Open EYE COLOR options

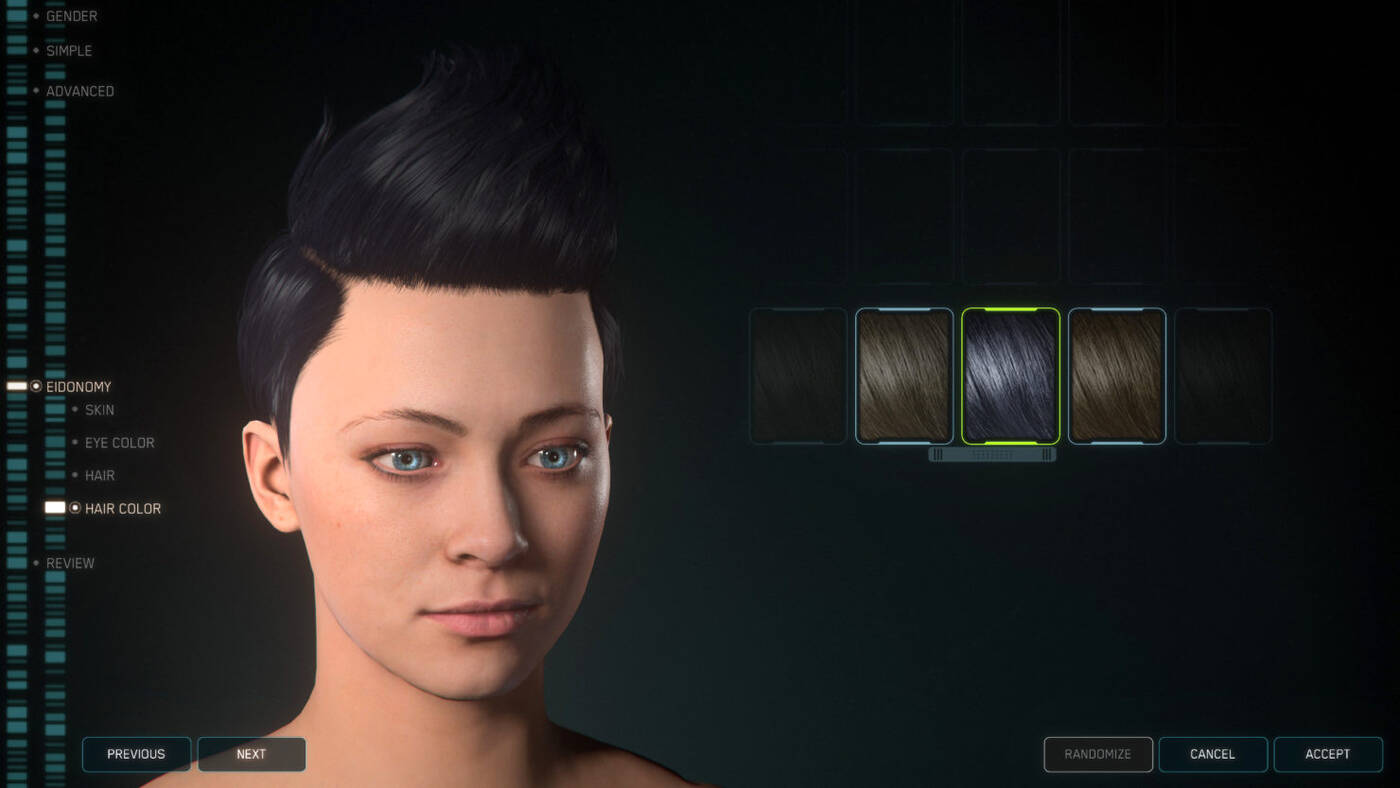[x=119, y=442]
